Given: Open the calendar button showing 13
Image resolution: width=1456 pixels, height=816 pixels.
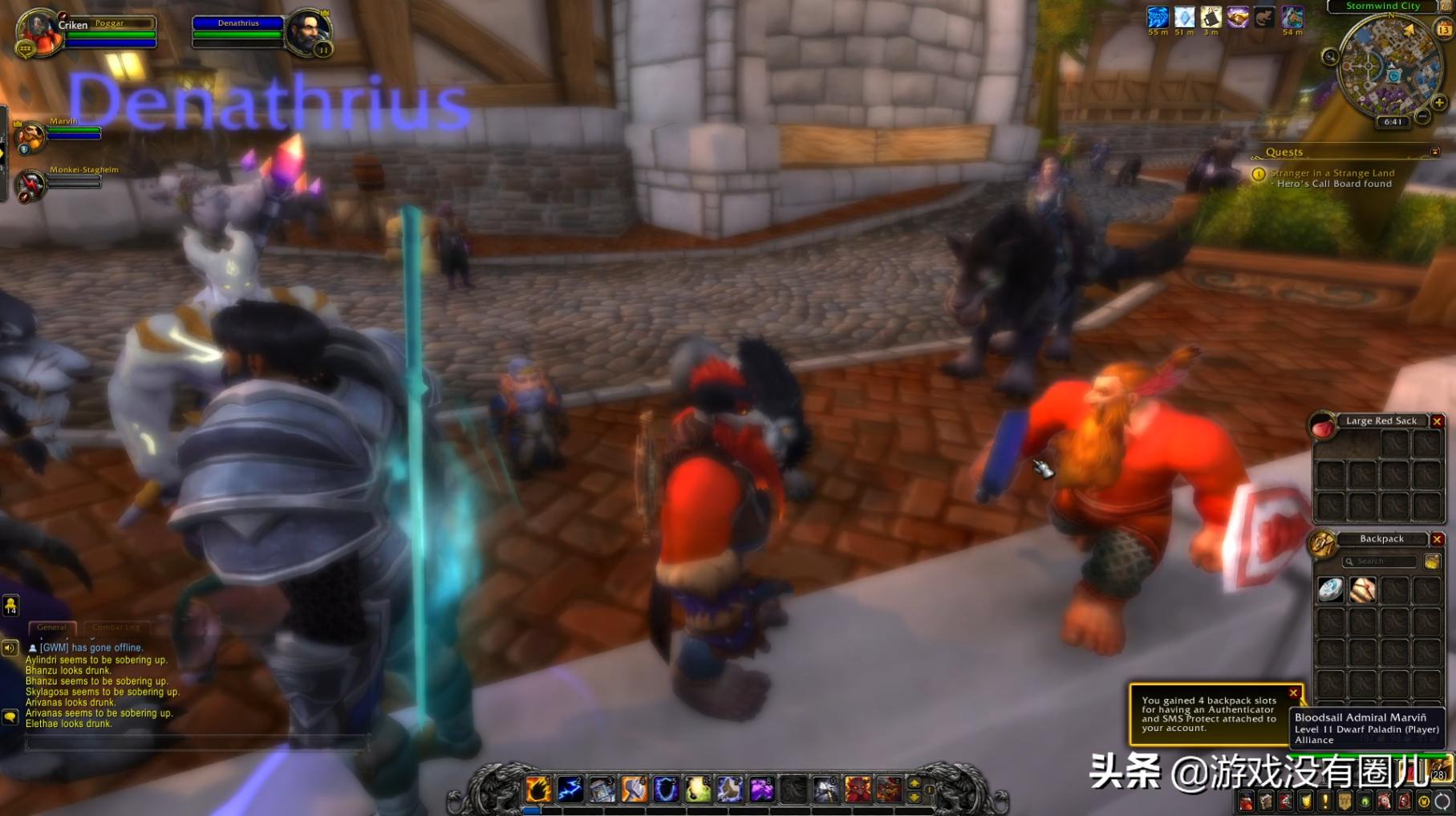Looking at the screenshot, I should click(x=1444, y=30).
